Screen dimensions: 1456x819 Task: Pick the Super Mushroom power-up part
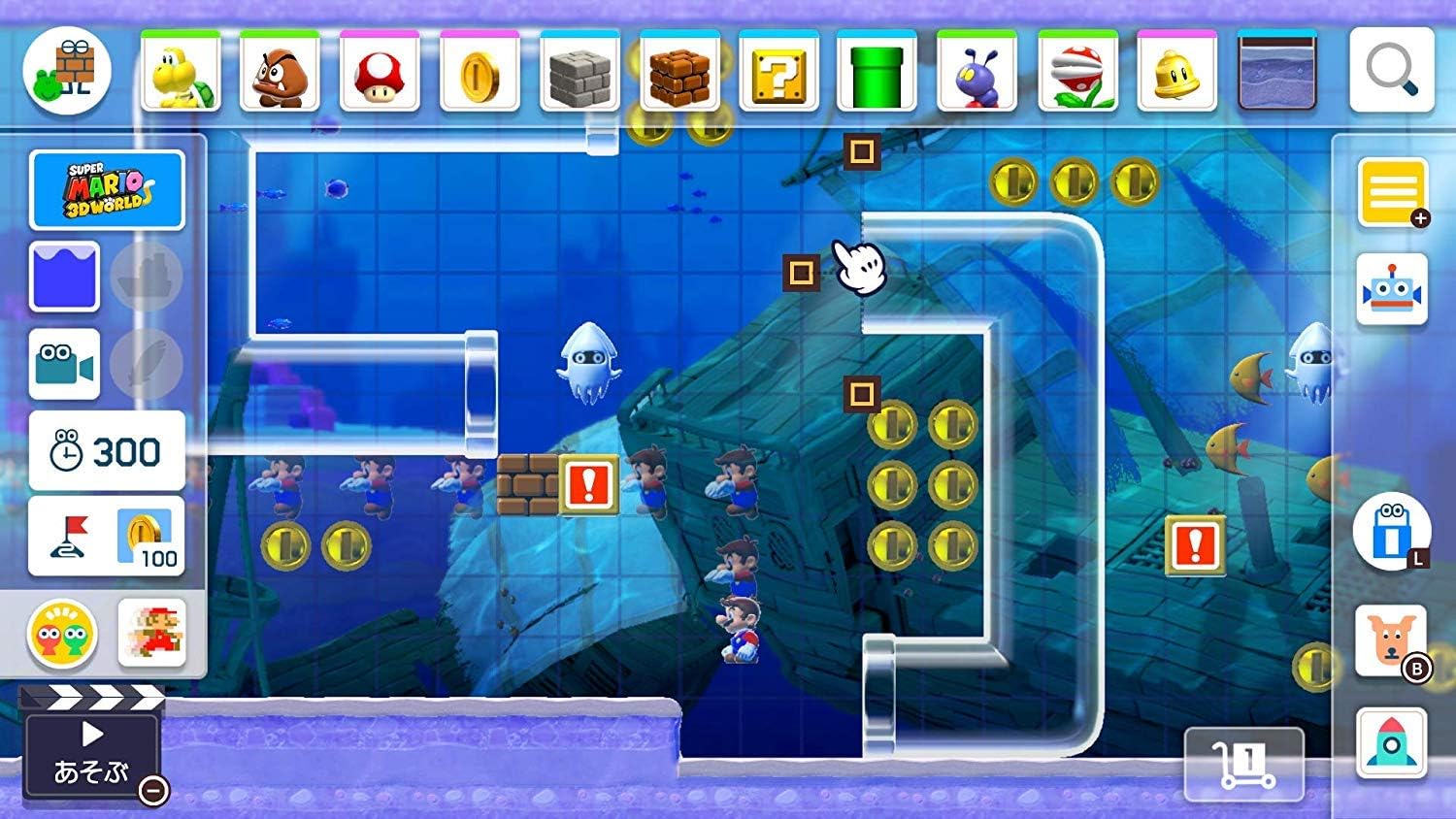379,72
